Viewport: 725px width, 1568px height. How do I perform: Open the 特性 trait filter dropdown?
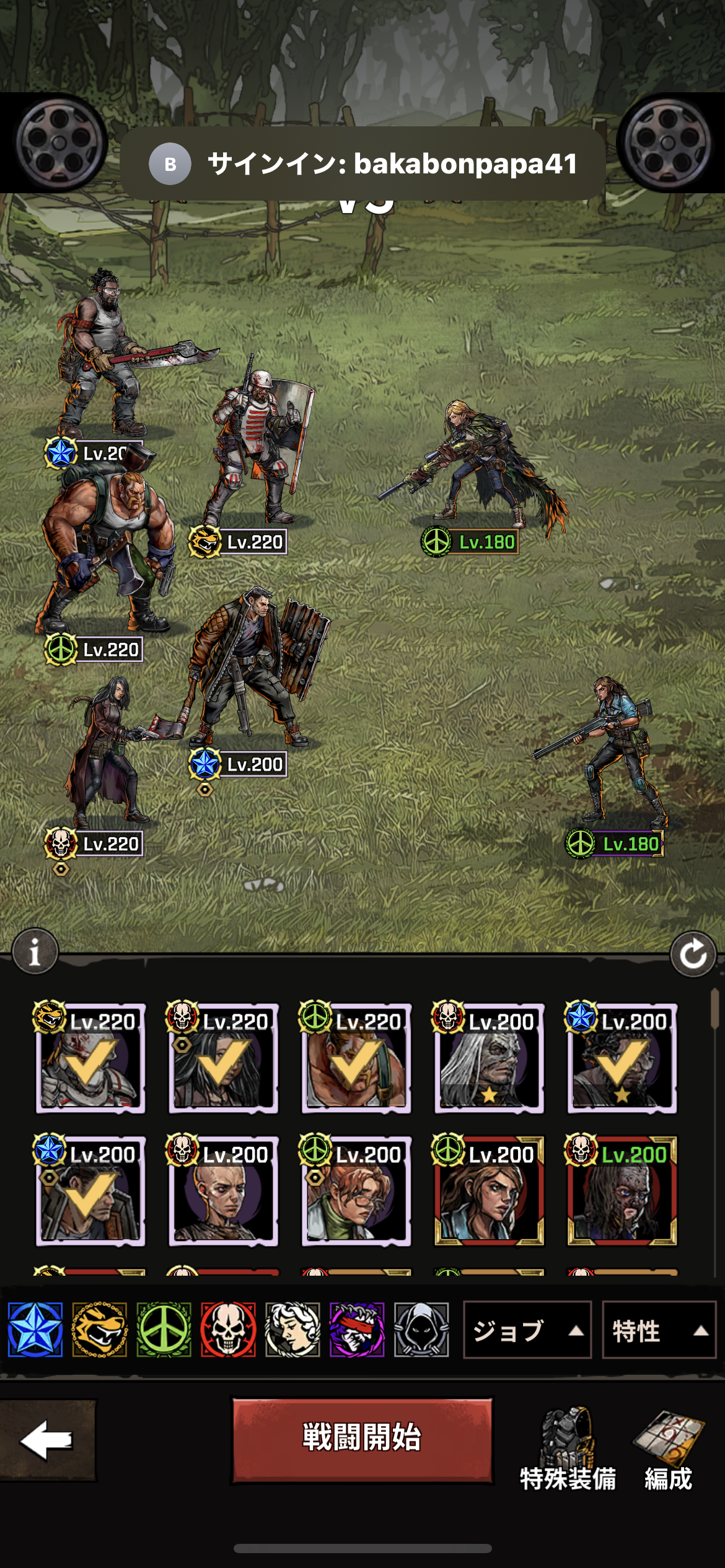658,1330
